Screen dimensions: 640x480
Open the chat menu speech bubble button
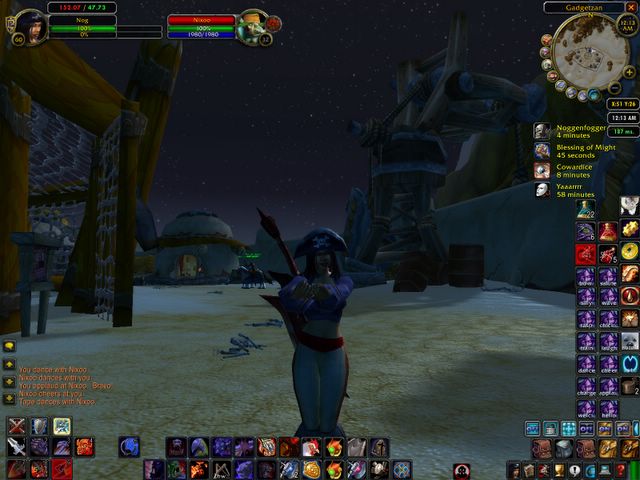[x=9, y=347]
